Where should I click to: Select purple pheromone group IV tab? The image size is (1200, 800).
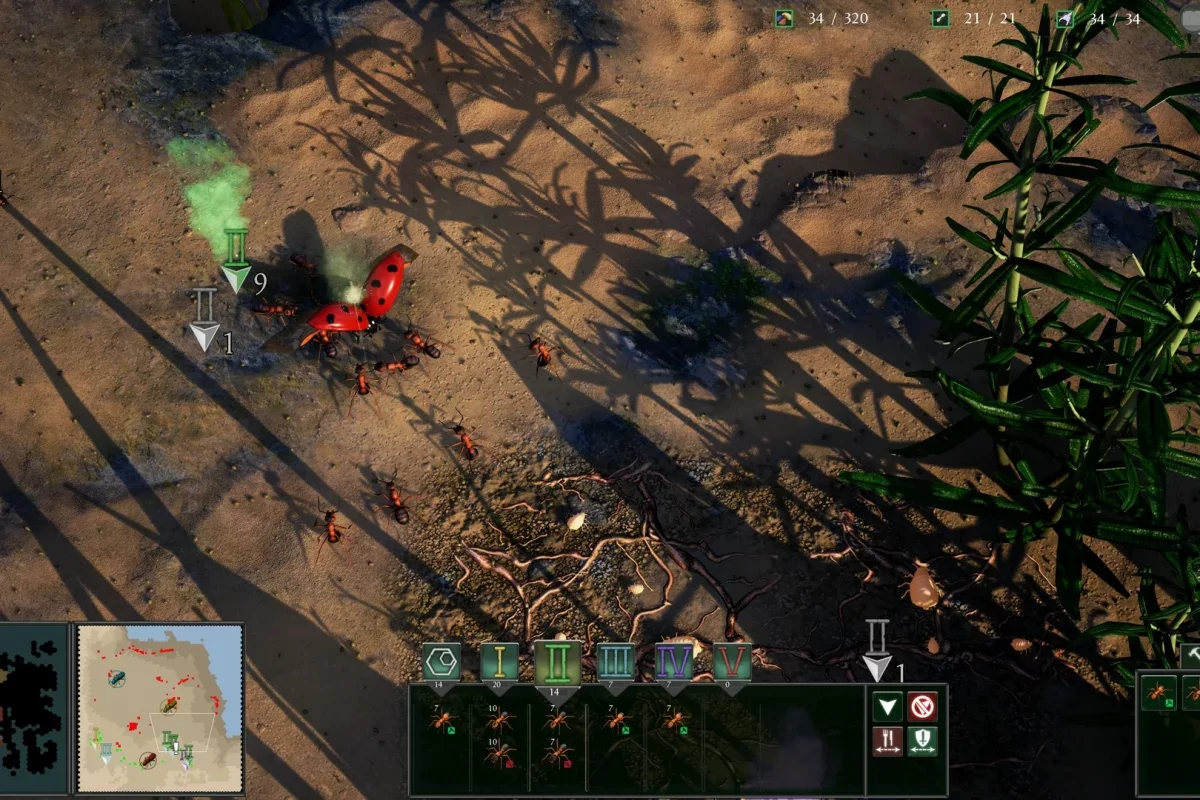pos(674,663)
